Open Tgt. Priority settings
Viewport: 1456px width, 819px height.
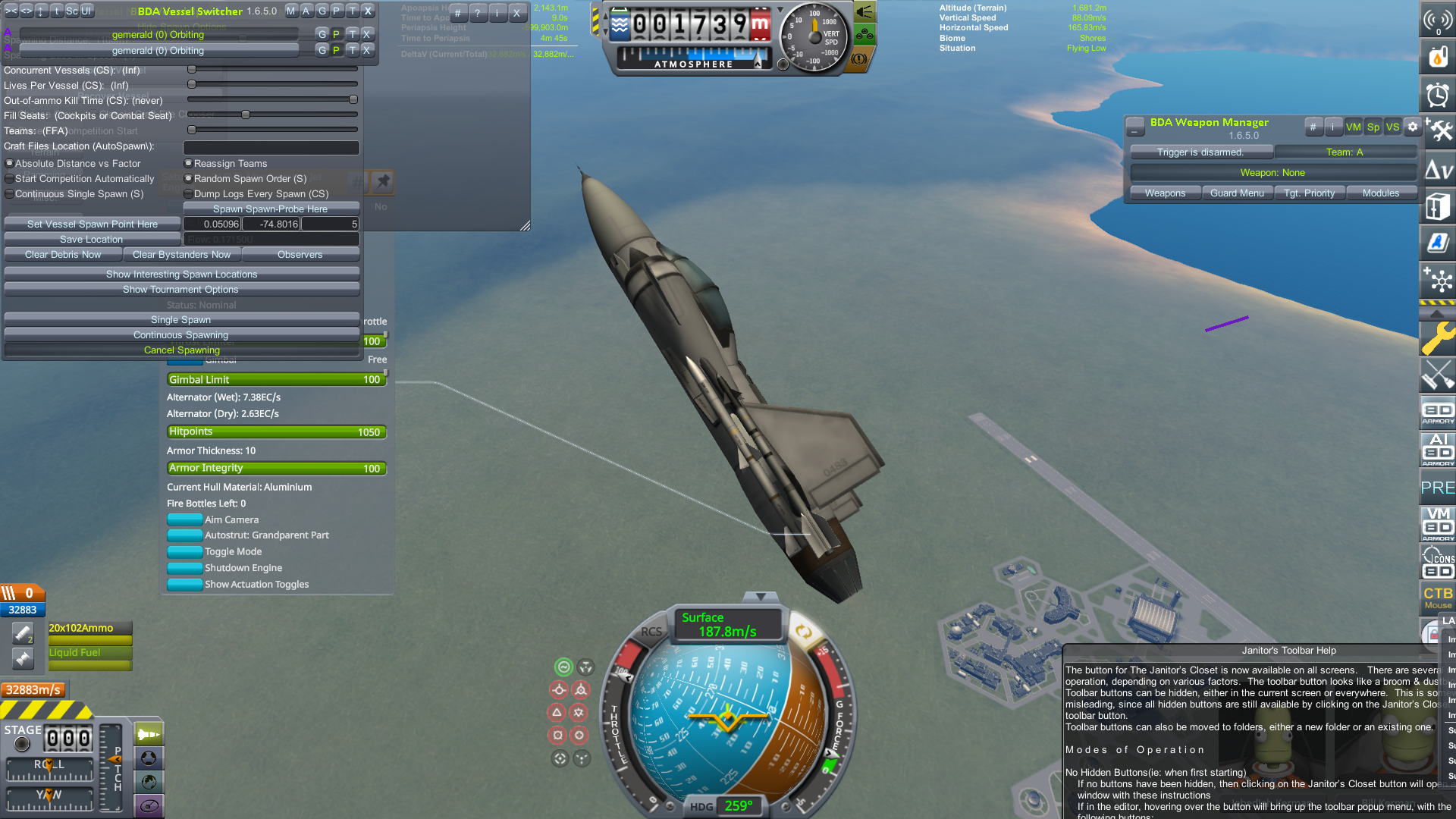point(1309,193)
